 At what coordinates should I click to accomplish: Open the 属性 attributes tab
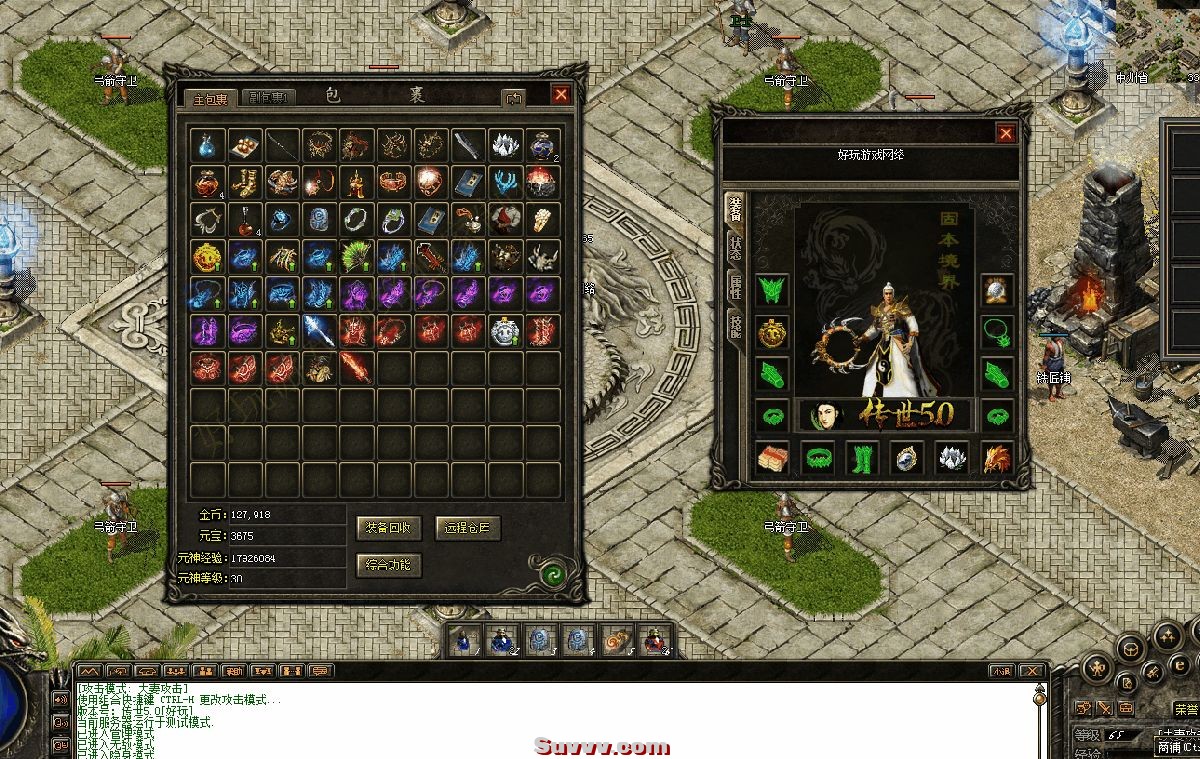point(735,287)
